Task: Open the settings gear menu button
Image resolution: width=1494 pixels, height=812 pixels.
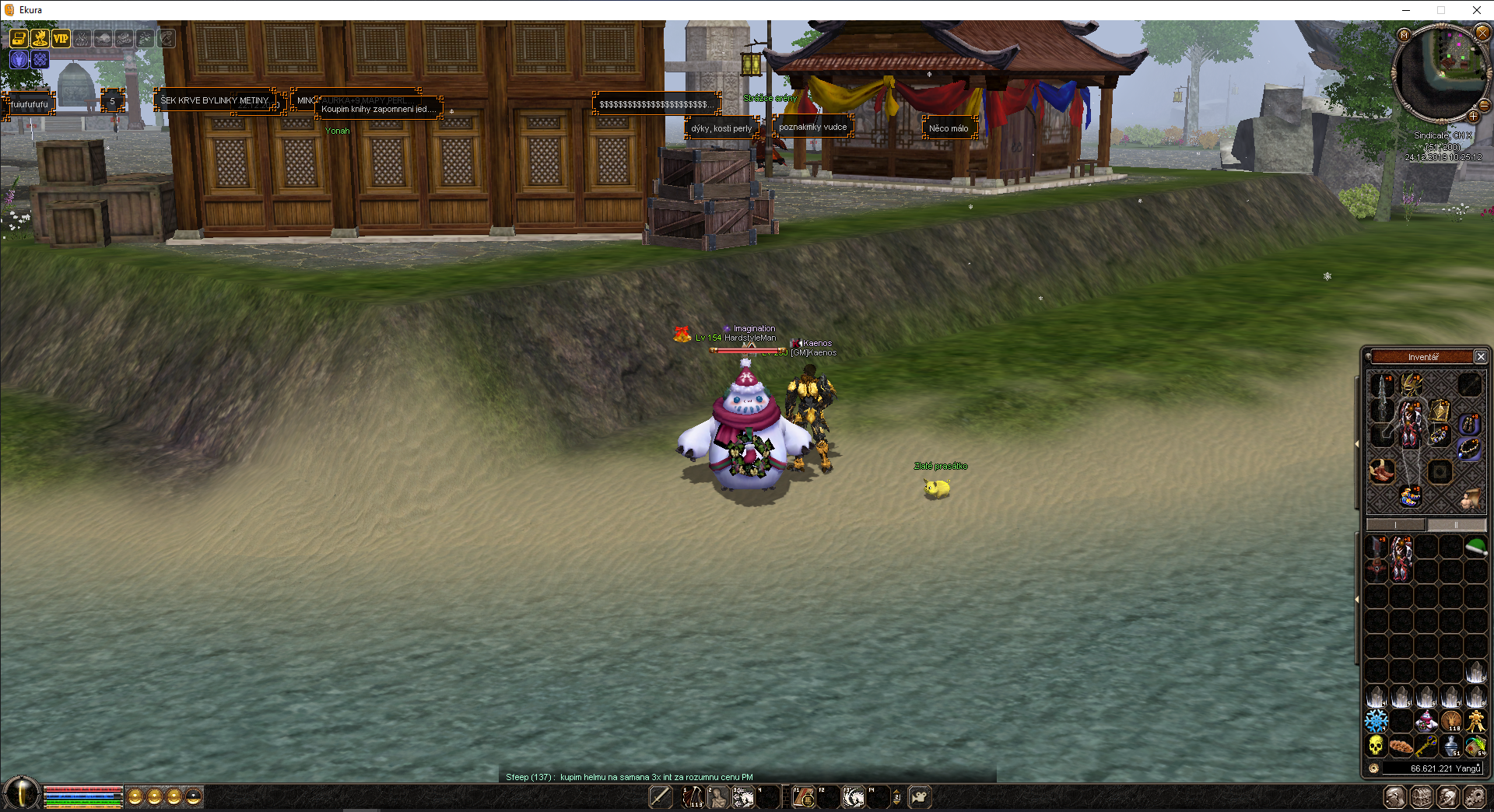Action: pyautogui.click(x=1474, y=797)
